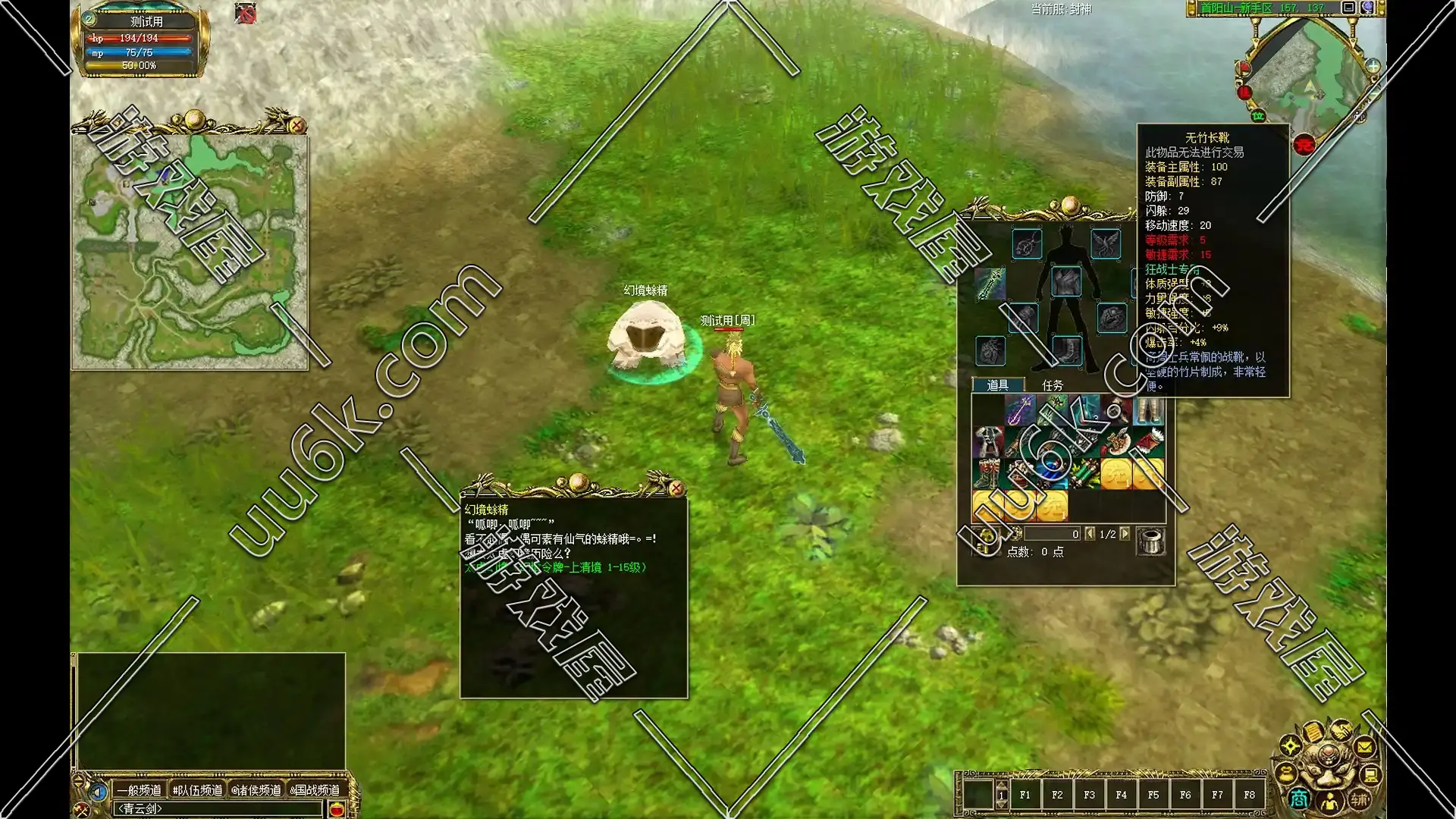The image size is (1456, 819).
Task: Switch to the 任务 inventory tab
Action: point(1052,385)
